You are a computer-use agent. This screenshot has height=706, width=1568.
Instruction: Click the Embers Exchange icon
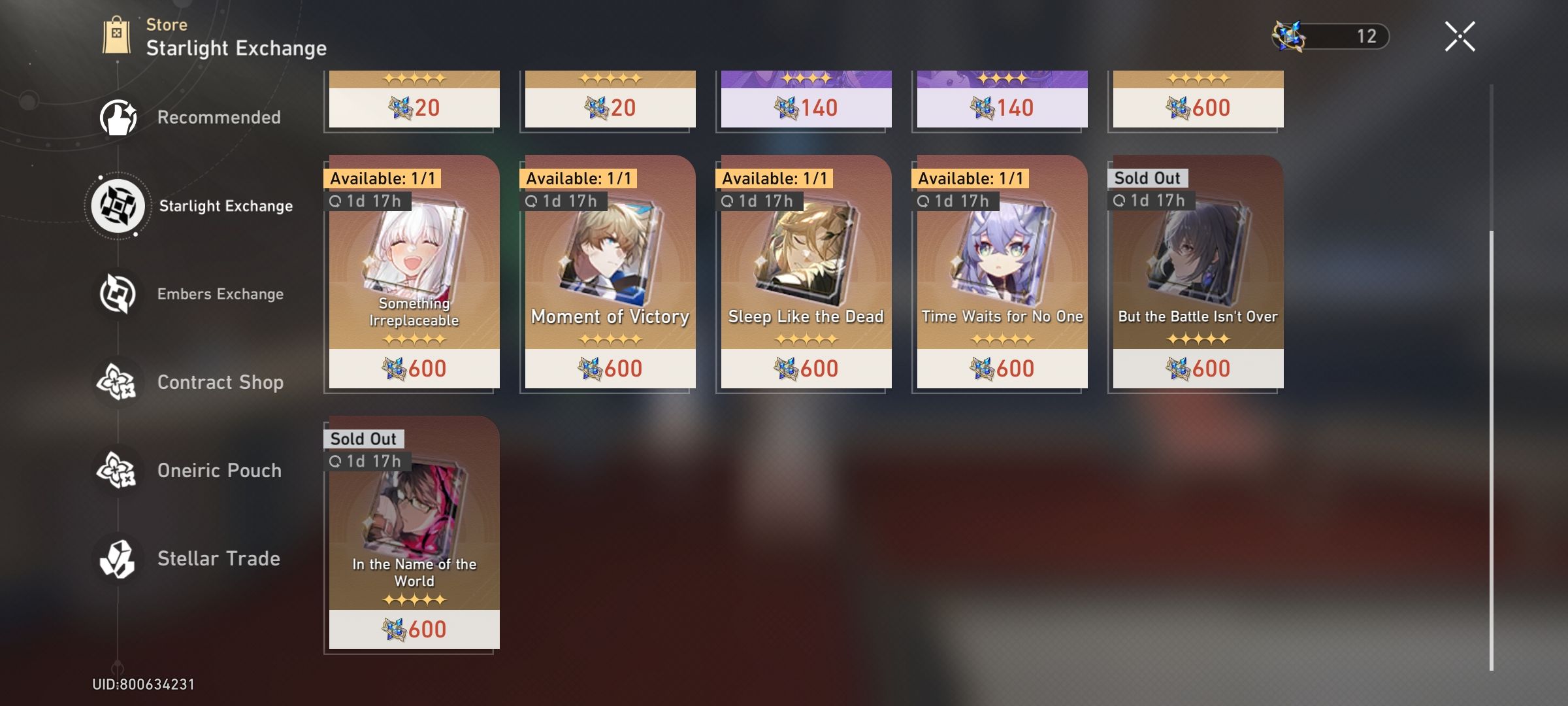(118, 293)
